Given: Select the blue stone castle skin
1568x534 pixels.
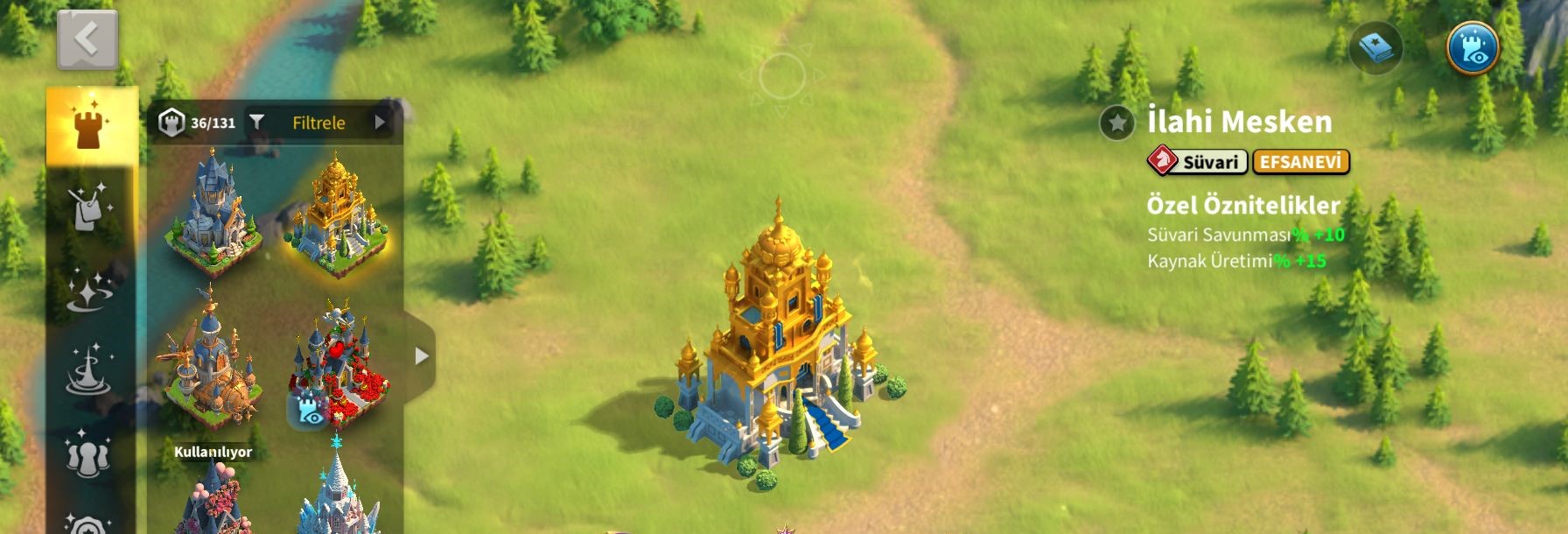Looking at the screenshot, I should [x=213, y=213].
